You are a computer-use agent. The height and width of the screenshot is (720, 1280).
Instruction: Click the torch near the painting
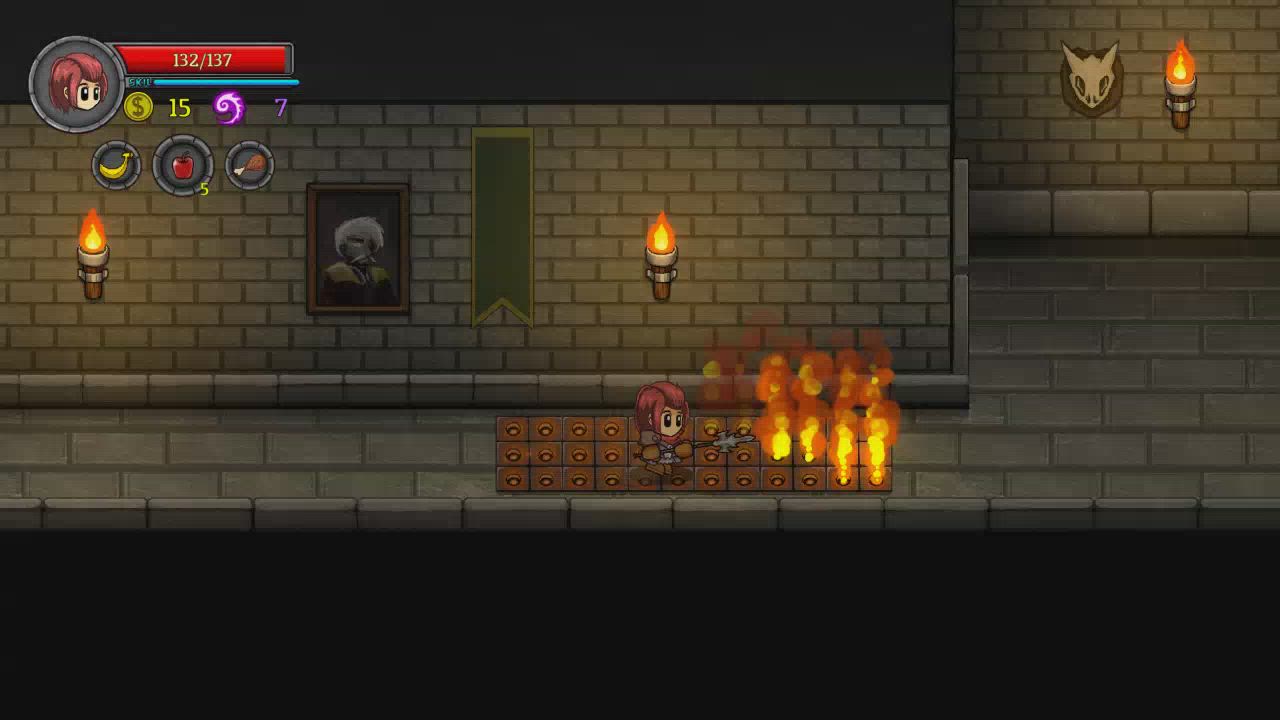click(x=663, y=255)
